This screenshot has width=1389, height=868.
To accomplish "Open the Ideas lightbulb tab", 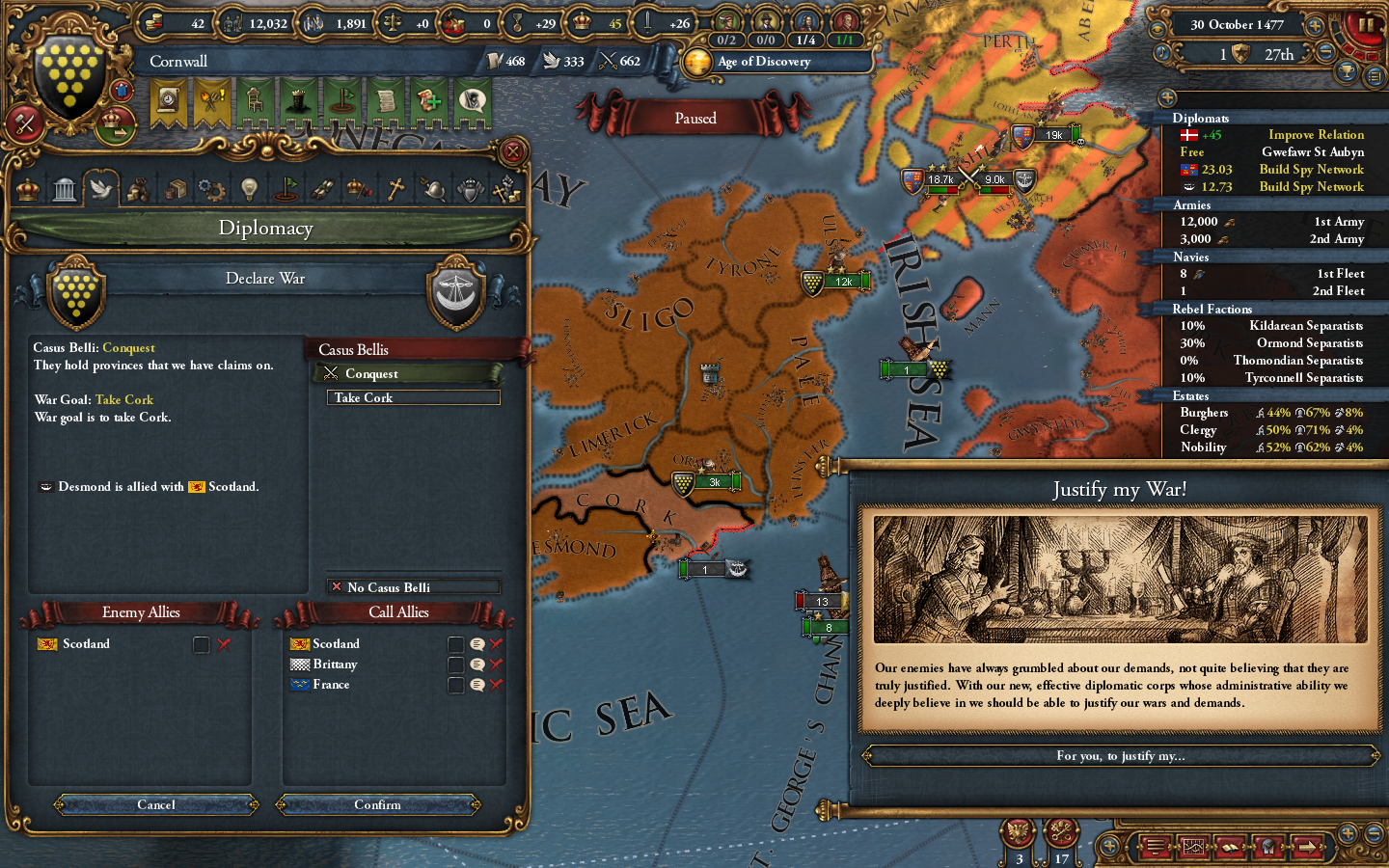I will (x=248, y=188).
